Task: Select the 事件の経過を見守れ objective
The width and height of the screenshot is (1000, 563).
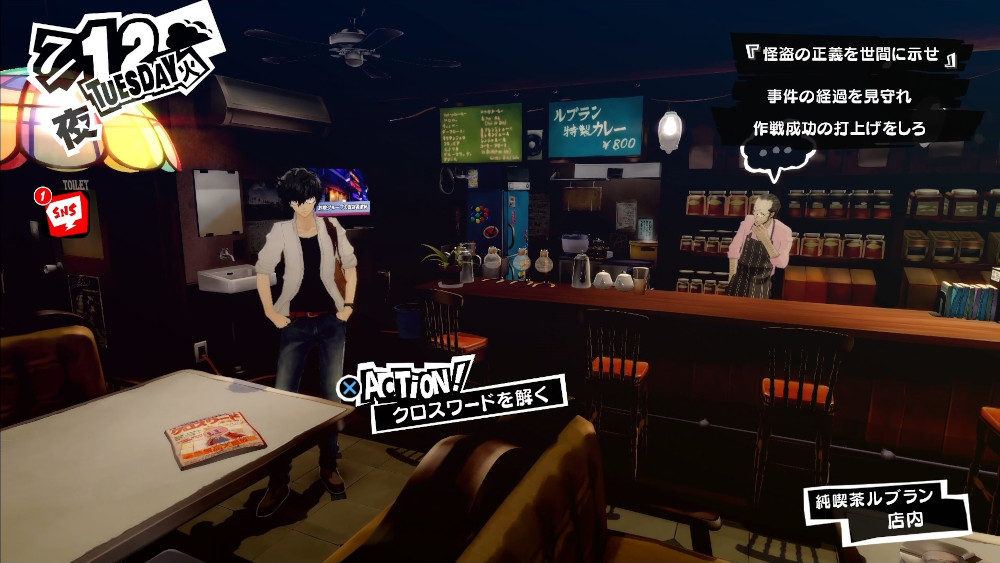Action: (838, 98)
